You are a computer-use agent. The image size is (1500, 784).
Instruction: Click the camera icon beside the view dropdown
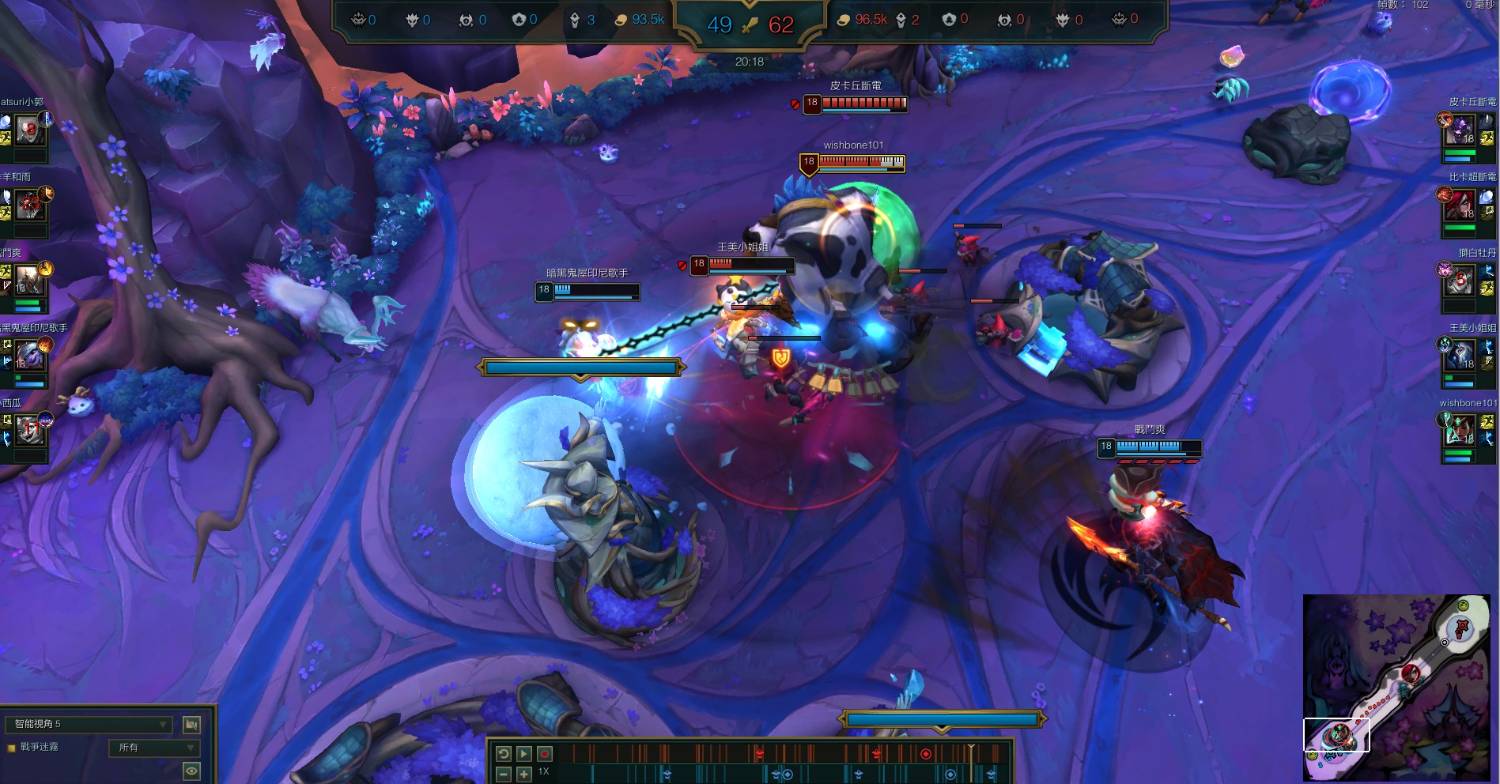[x=191, y=724]
